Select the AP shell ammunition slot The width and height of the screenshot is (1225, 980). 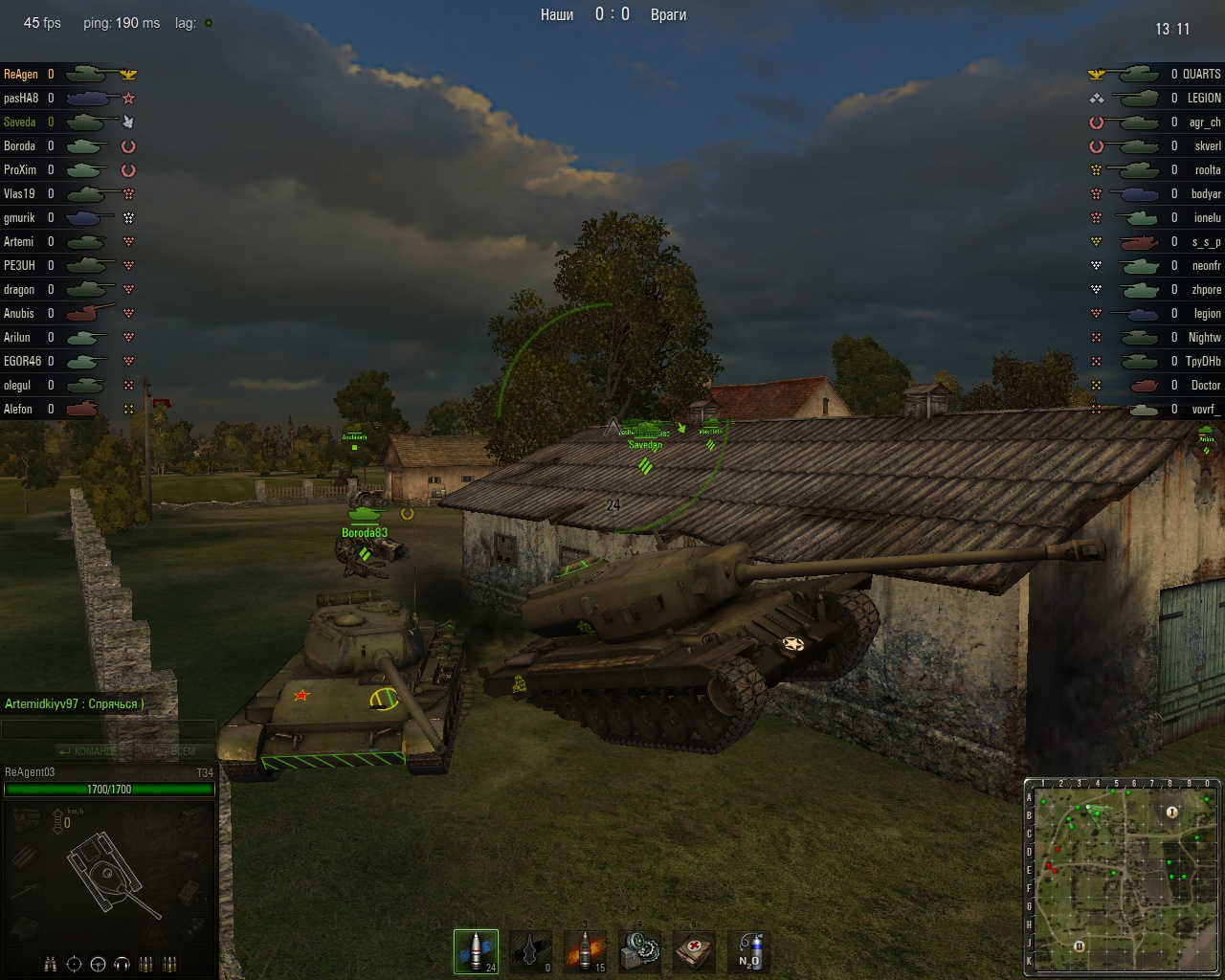point(476,950)
